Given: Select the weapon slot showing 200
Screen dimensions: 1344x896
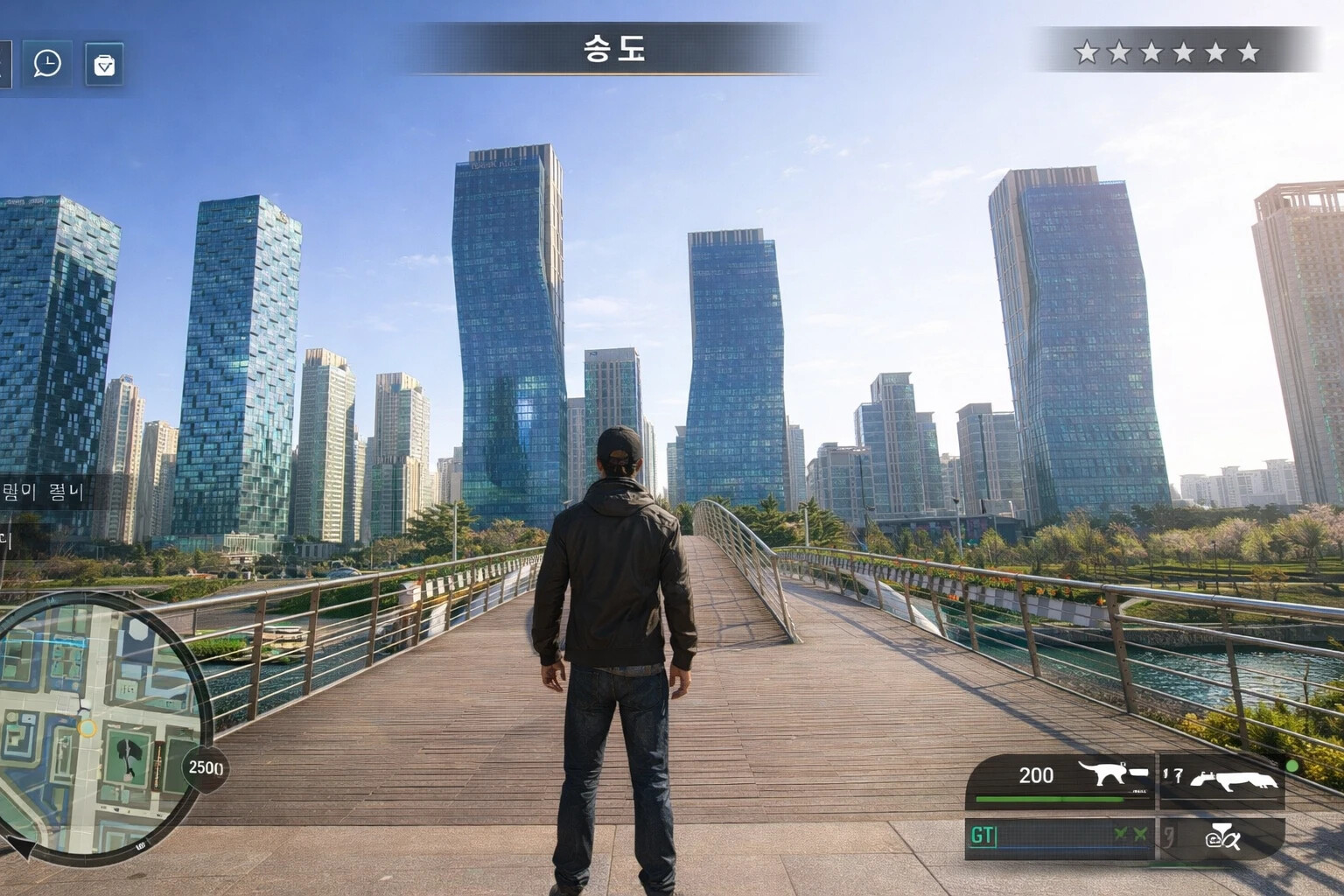Looking at the screenshot, I should pyautogui.click(x=1061, y=780).
